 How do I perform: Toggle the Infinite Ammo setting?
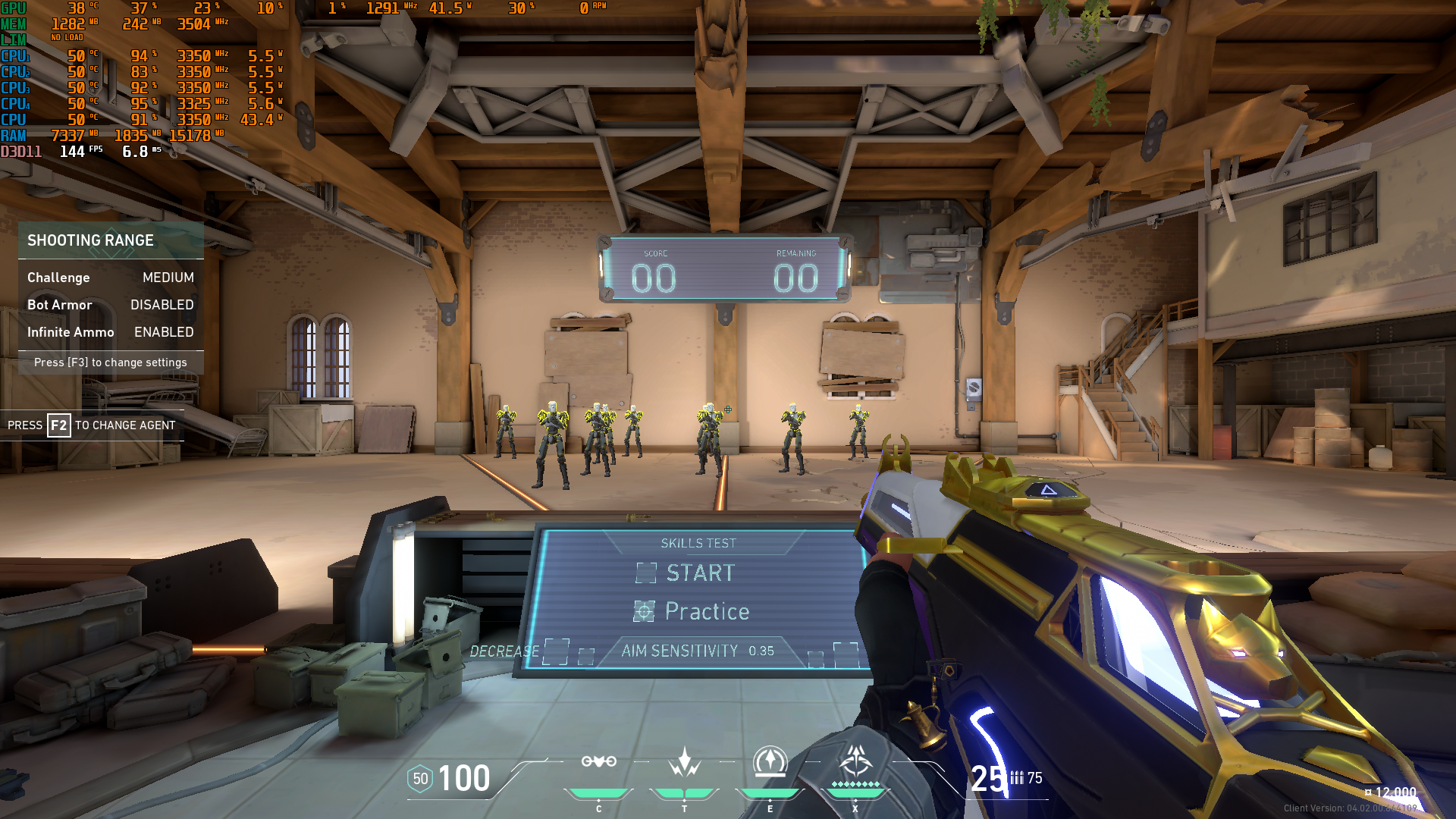[111, 332]
